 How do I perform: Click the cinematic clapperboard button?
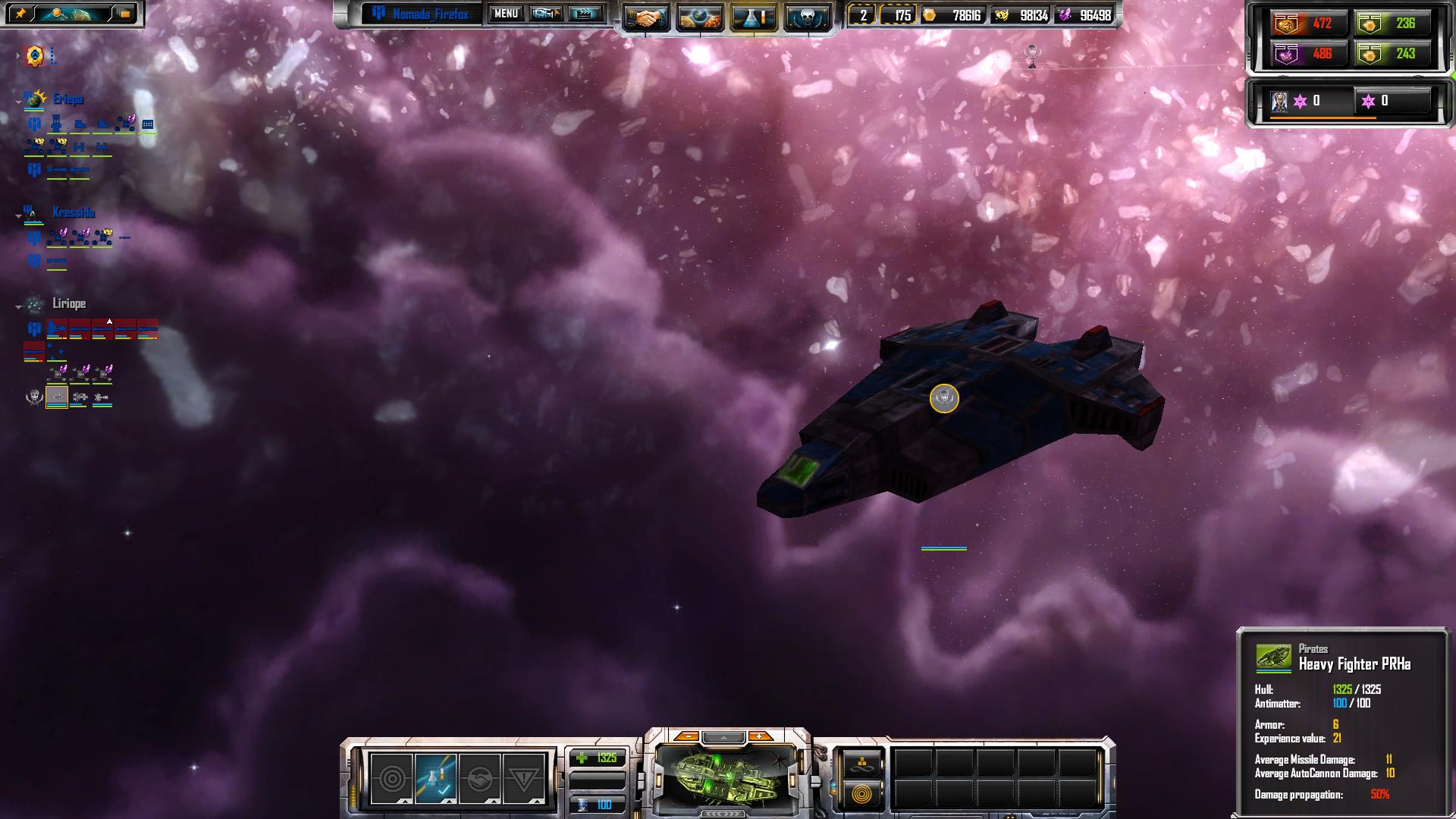[585, 14]
